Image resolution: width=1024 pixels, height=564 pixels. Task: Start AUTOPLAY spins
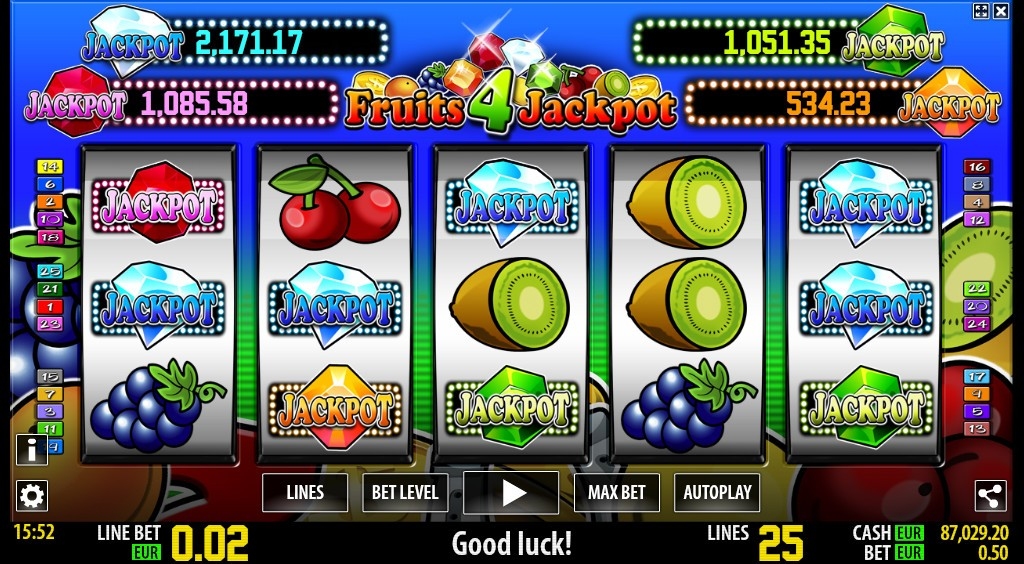pyautogui.click(x=717, y=492)
